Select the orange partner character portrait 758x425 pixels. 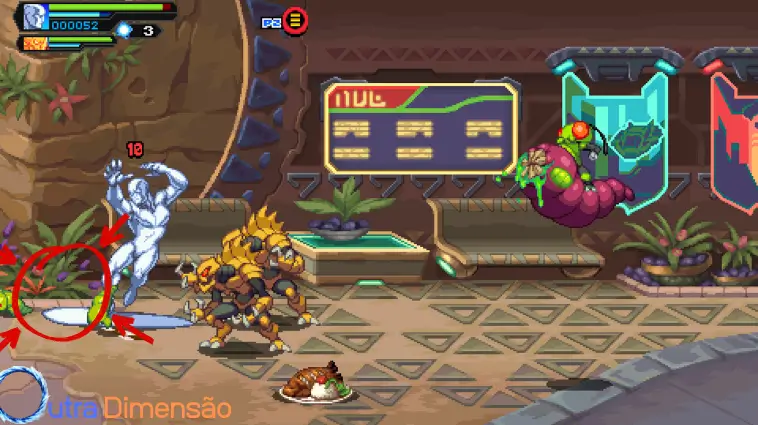[x=33, y=43]
